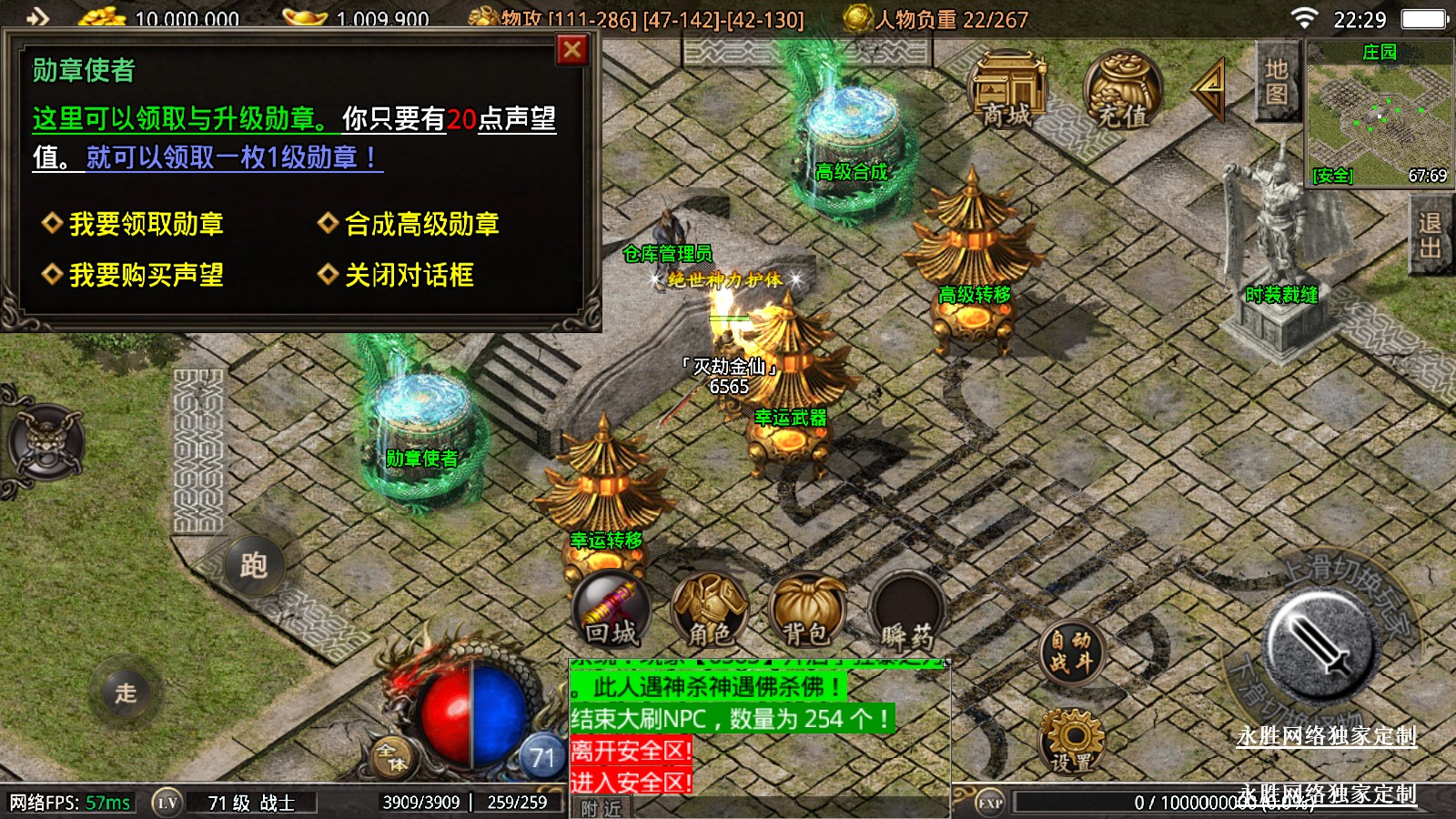This screenshot has height=819, width=1456.
Task: Tap the 退出 exit button
Action: coord(1430,237)
